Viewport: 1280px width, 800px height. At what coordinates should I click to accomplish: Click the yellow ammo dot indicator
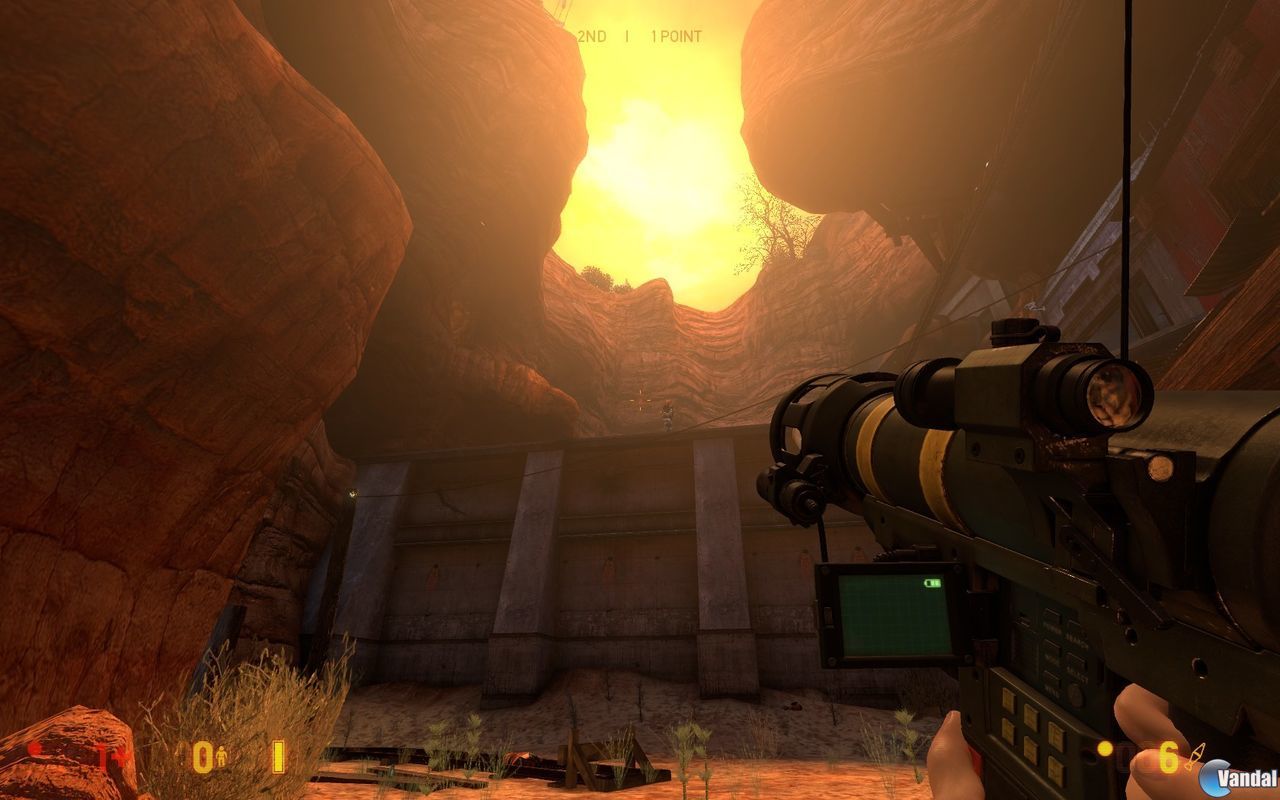point(1104,749)
